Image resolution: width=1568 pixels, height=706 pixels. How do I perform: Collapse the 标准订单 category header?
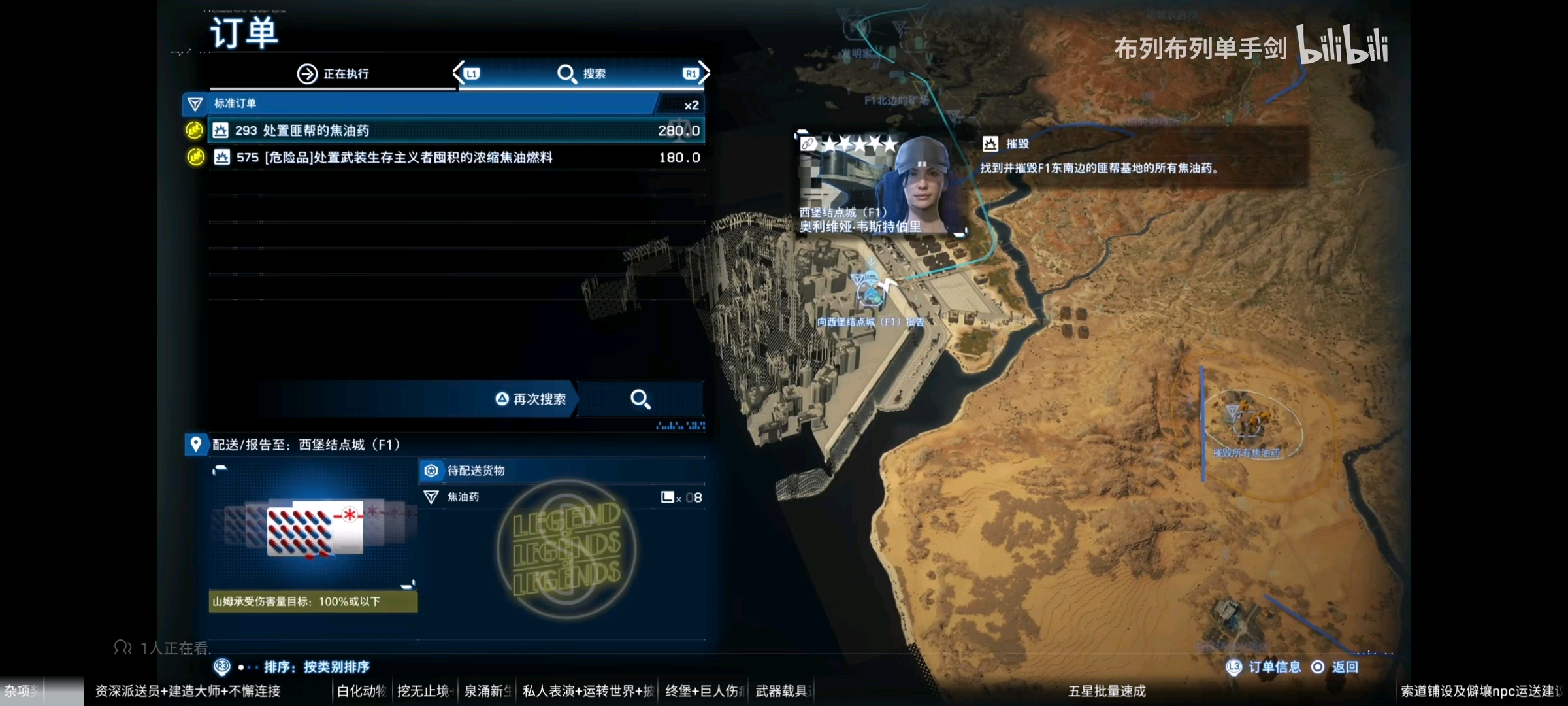(431, 104)
